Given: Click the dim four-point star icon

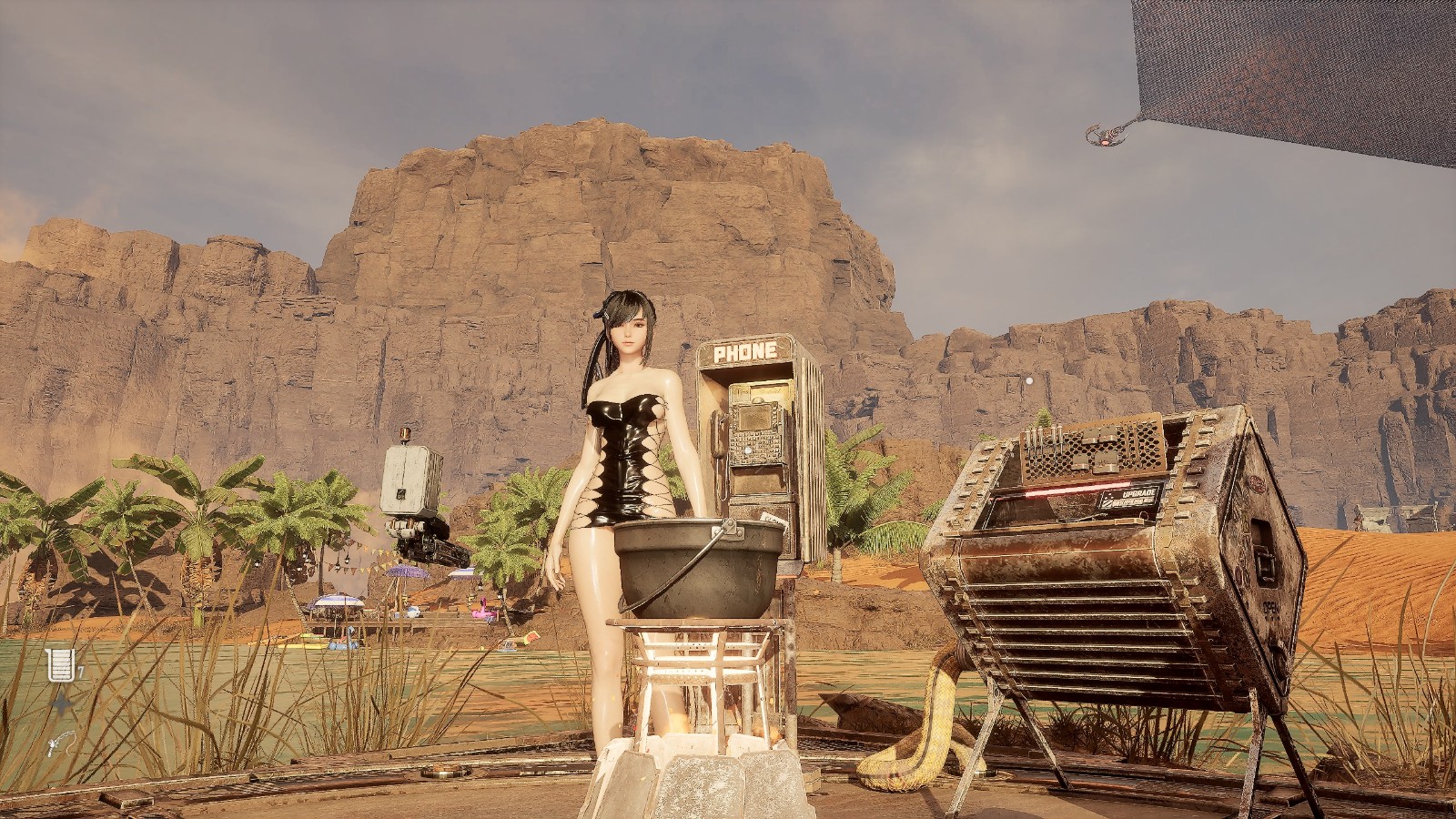Looking at the screenshot, I should click(x=62, y=704).
